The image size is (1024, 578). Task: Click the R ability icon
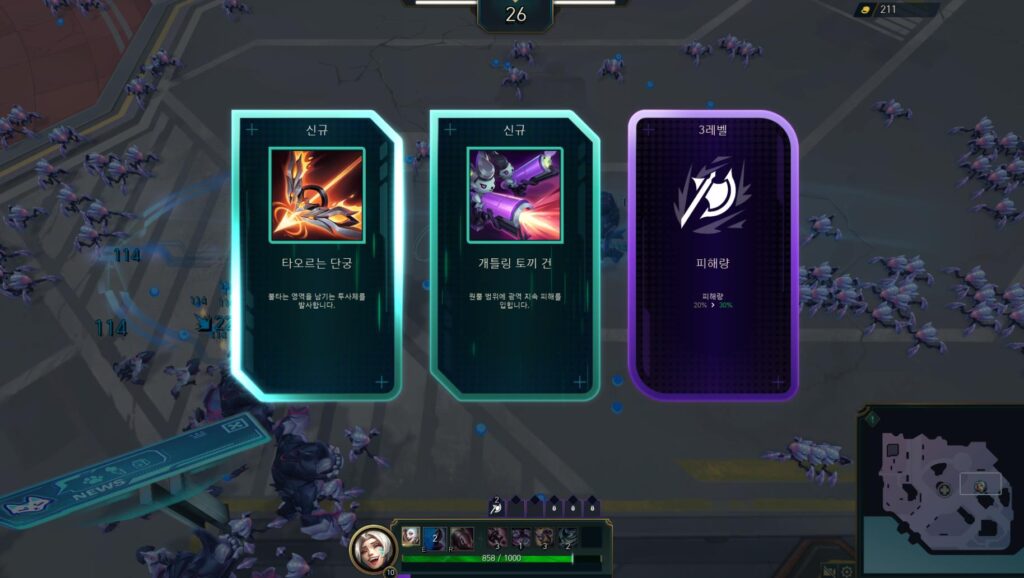[461, 537]
